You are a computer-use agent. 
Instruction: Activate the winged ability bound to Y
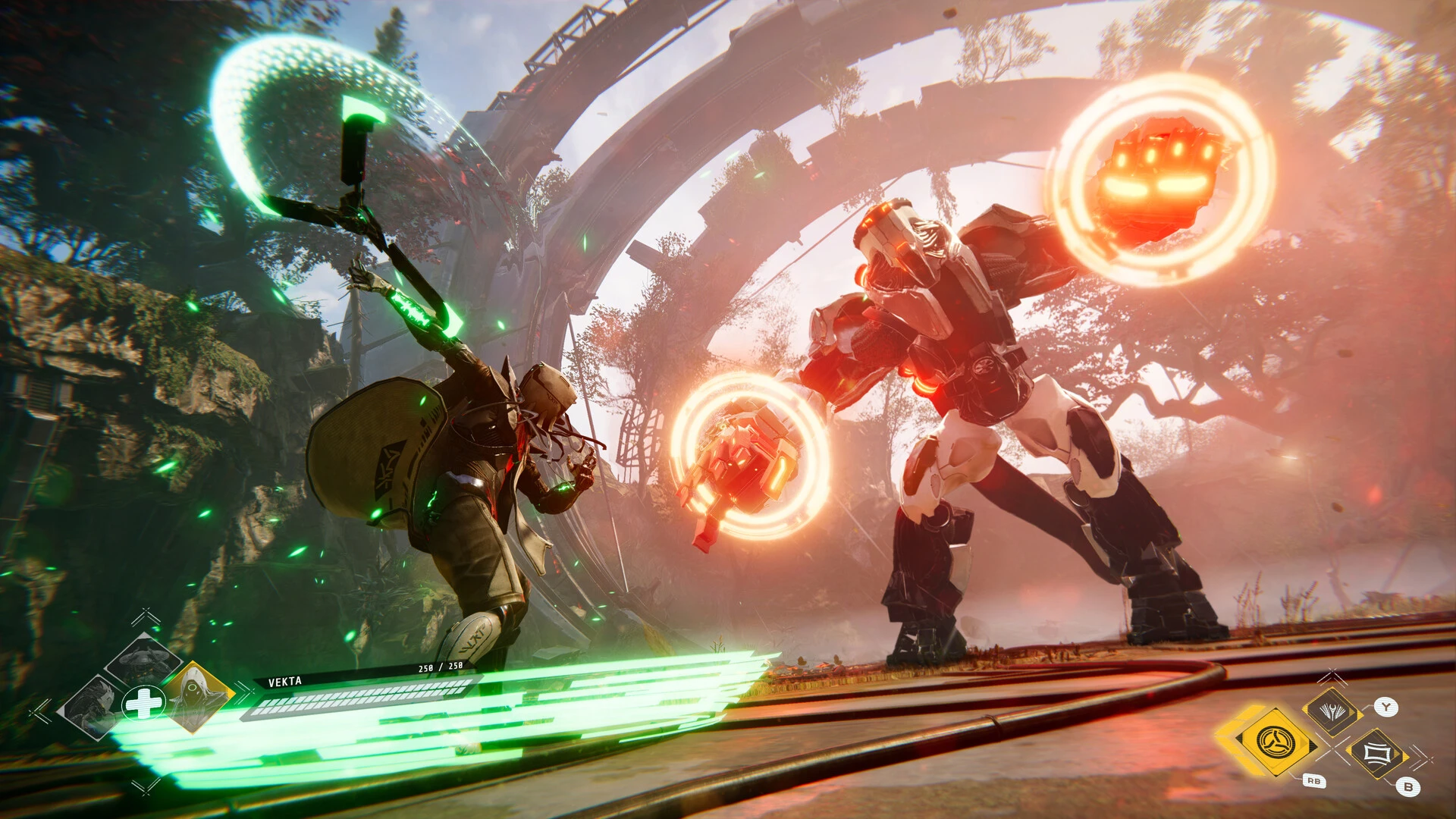(x=1334, y=711)
